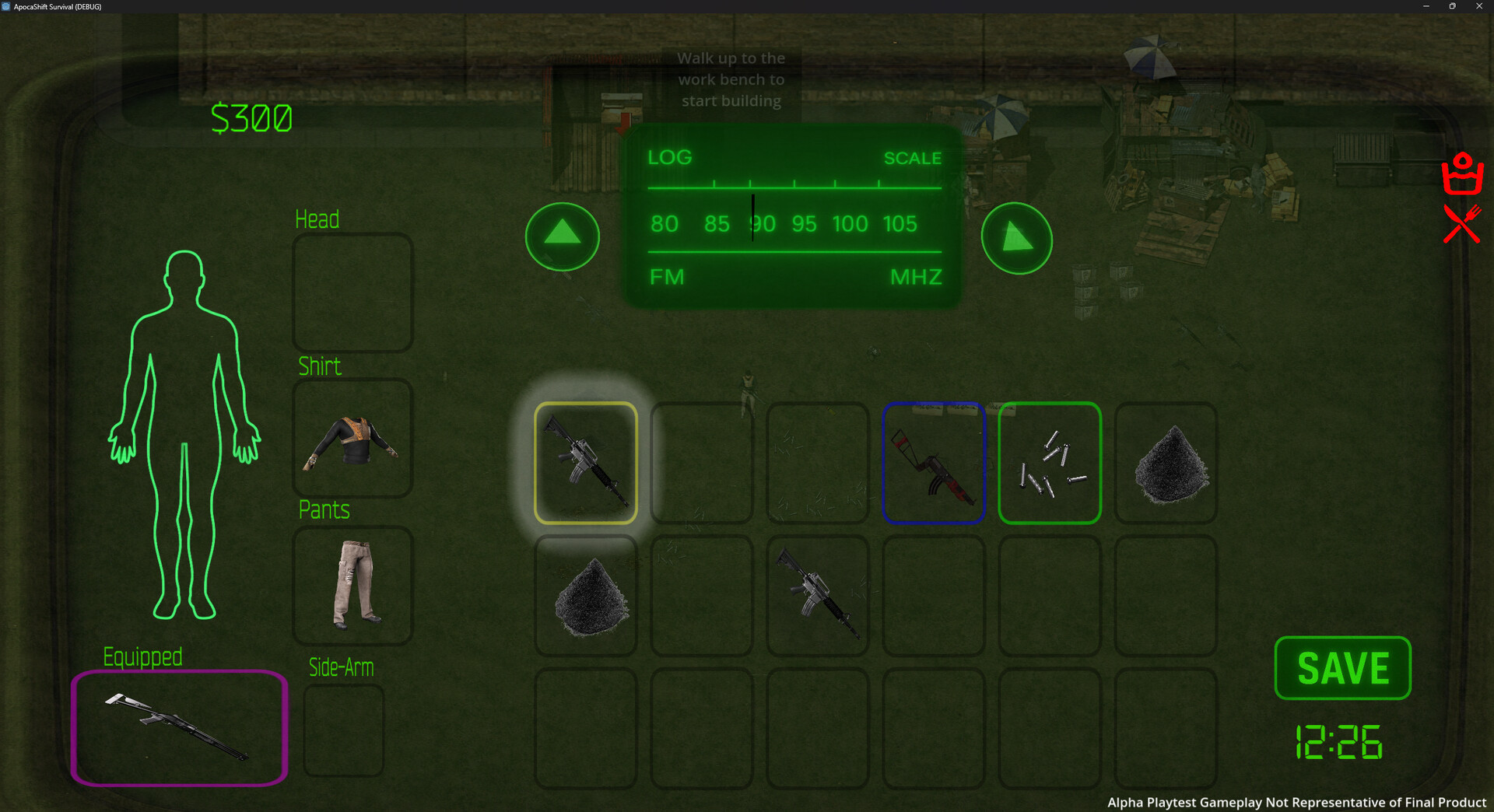The height and width of the screenshot is (812, 1494).
Task: Click the red fork and knife hunger icon
Action: pos(1461,226)
